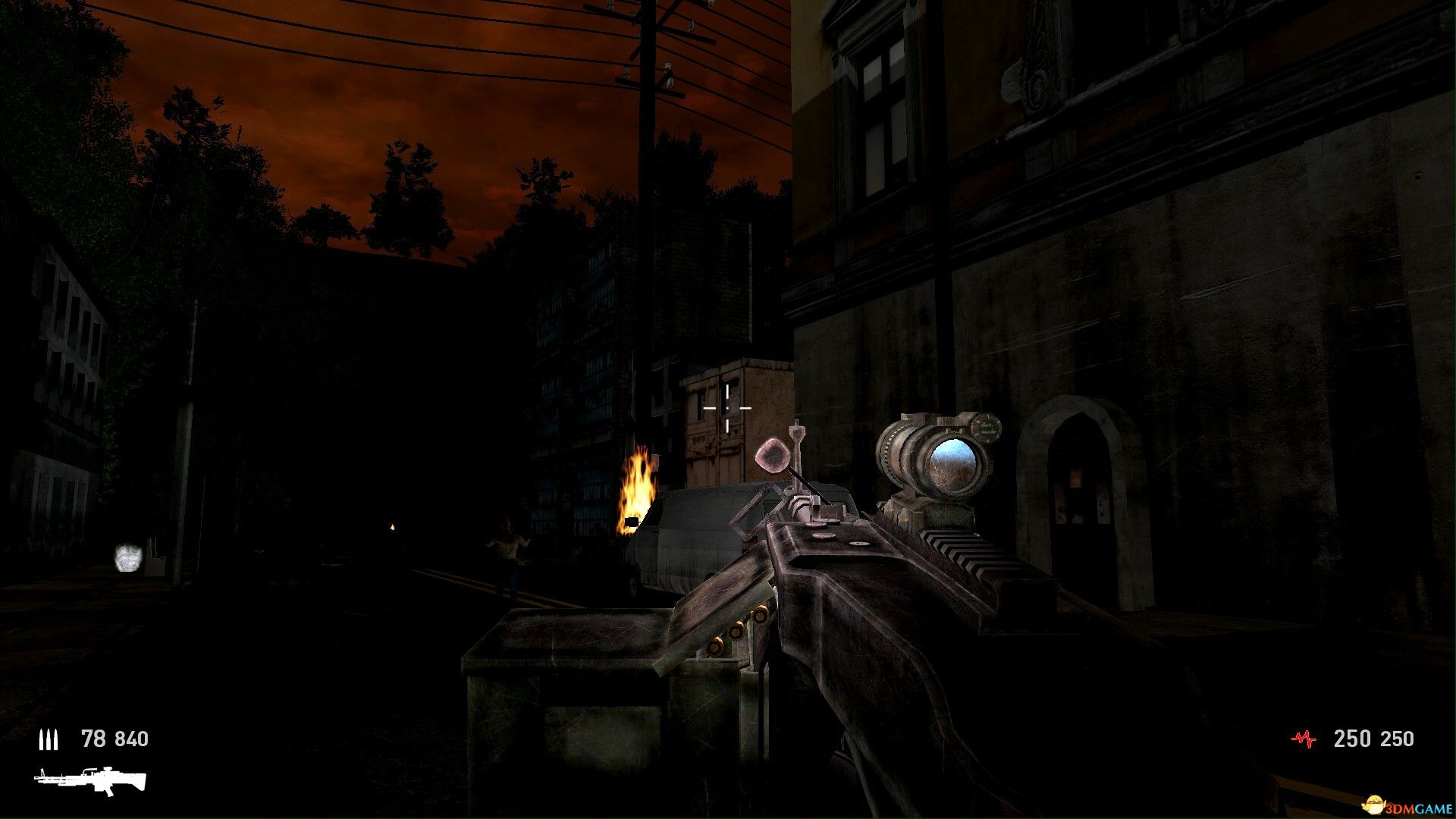1456x819 pixels.
Task: Click the red heartbeat health icon
Action: tap(1304, 739)
